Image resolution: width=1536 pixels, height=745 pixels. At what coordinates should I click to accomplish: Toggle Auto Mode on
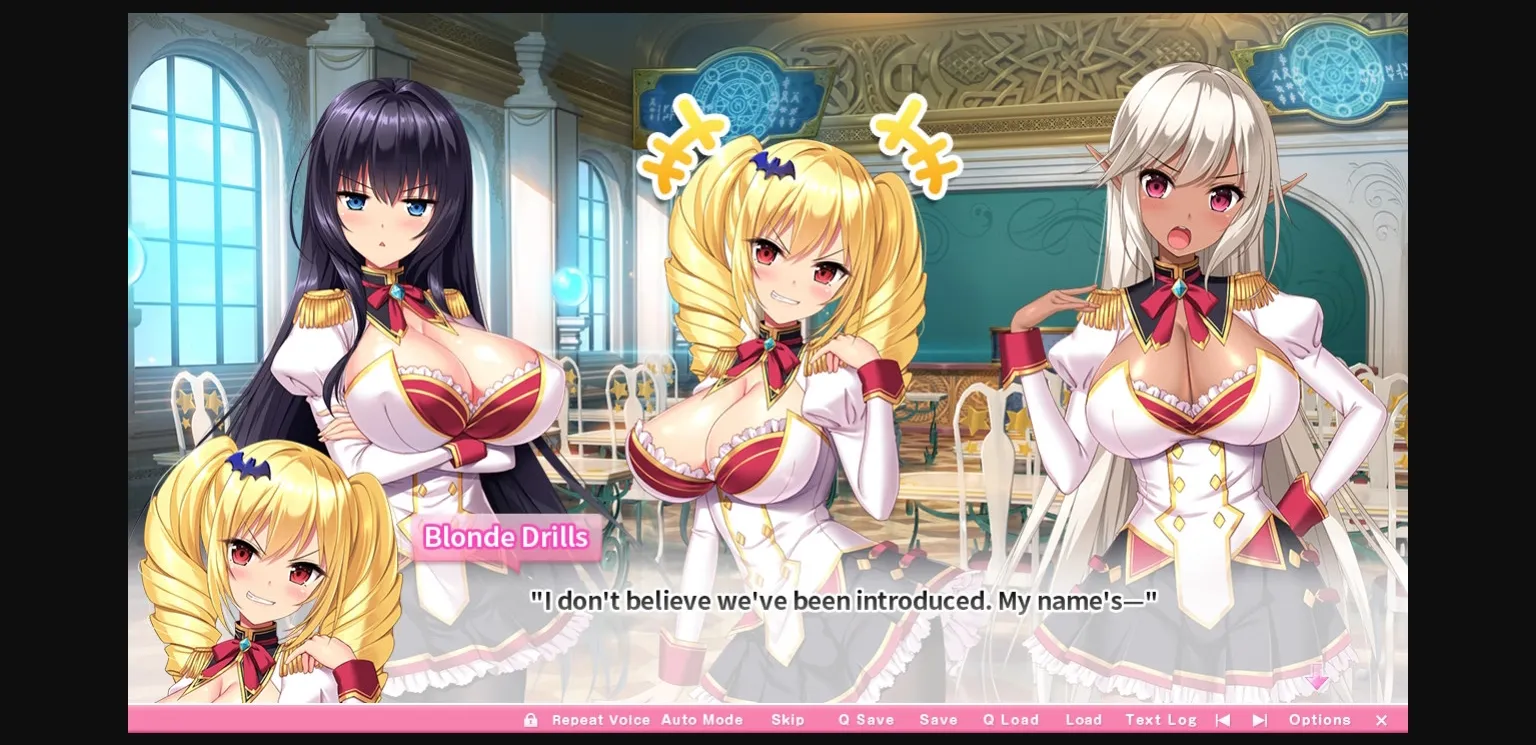[703, 719]
